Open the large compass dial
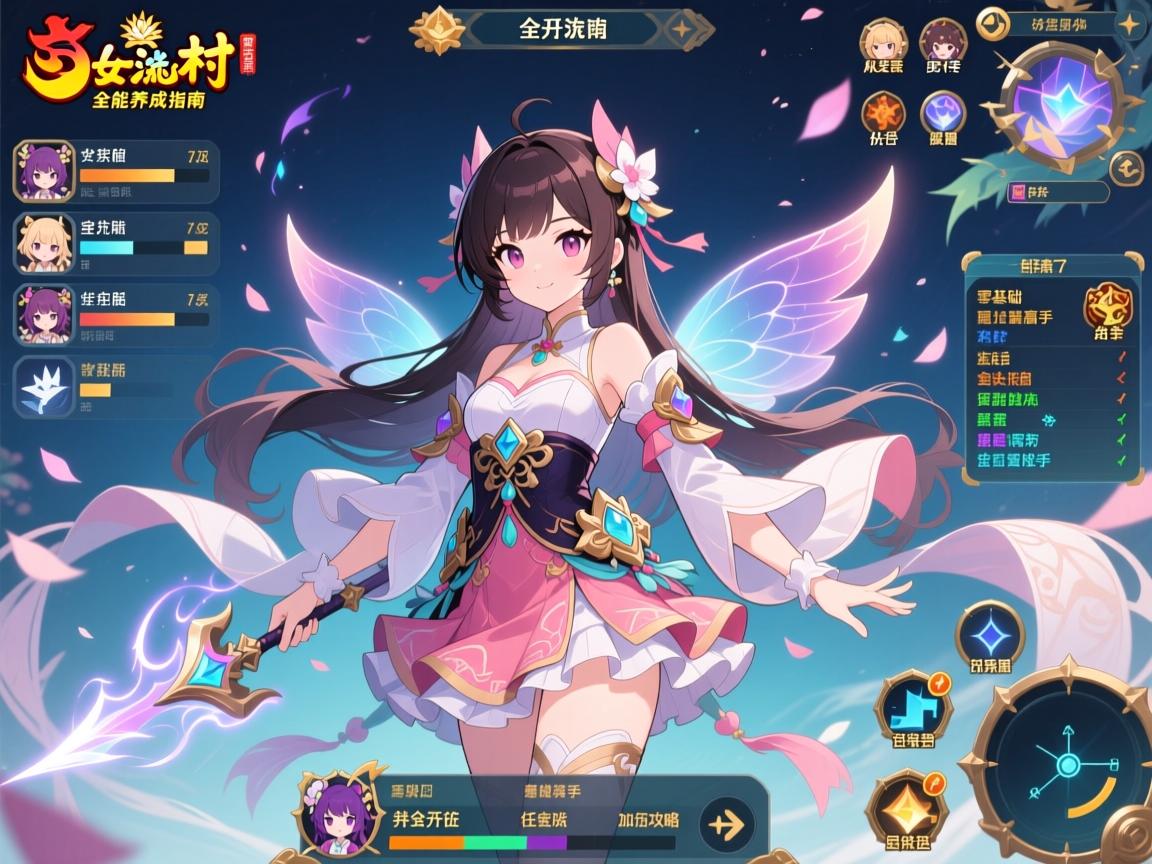1152x864 pixels. 1067,767
